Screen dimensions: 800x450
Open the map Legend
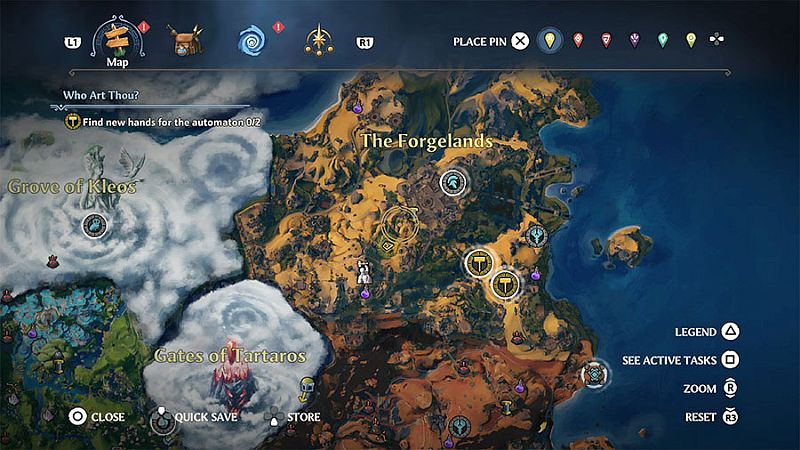[x=731, y=332]
